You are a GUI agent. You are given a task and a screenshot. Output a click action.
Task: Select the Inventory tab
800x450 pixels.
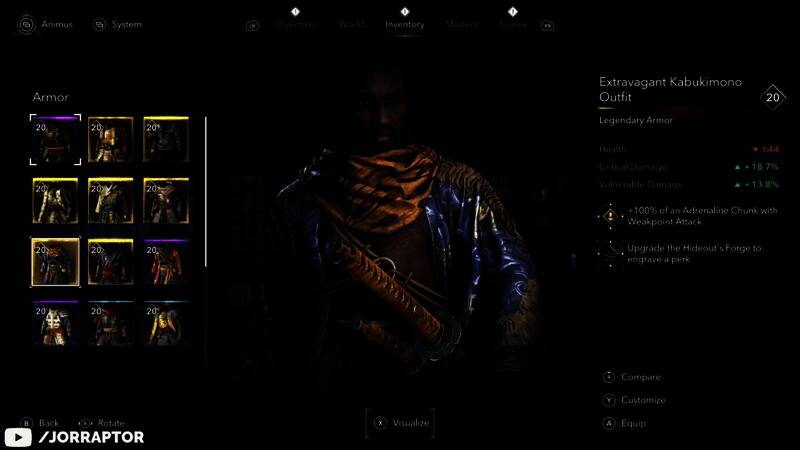[x=405, y=25]
